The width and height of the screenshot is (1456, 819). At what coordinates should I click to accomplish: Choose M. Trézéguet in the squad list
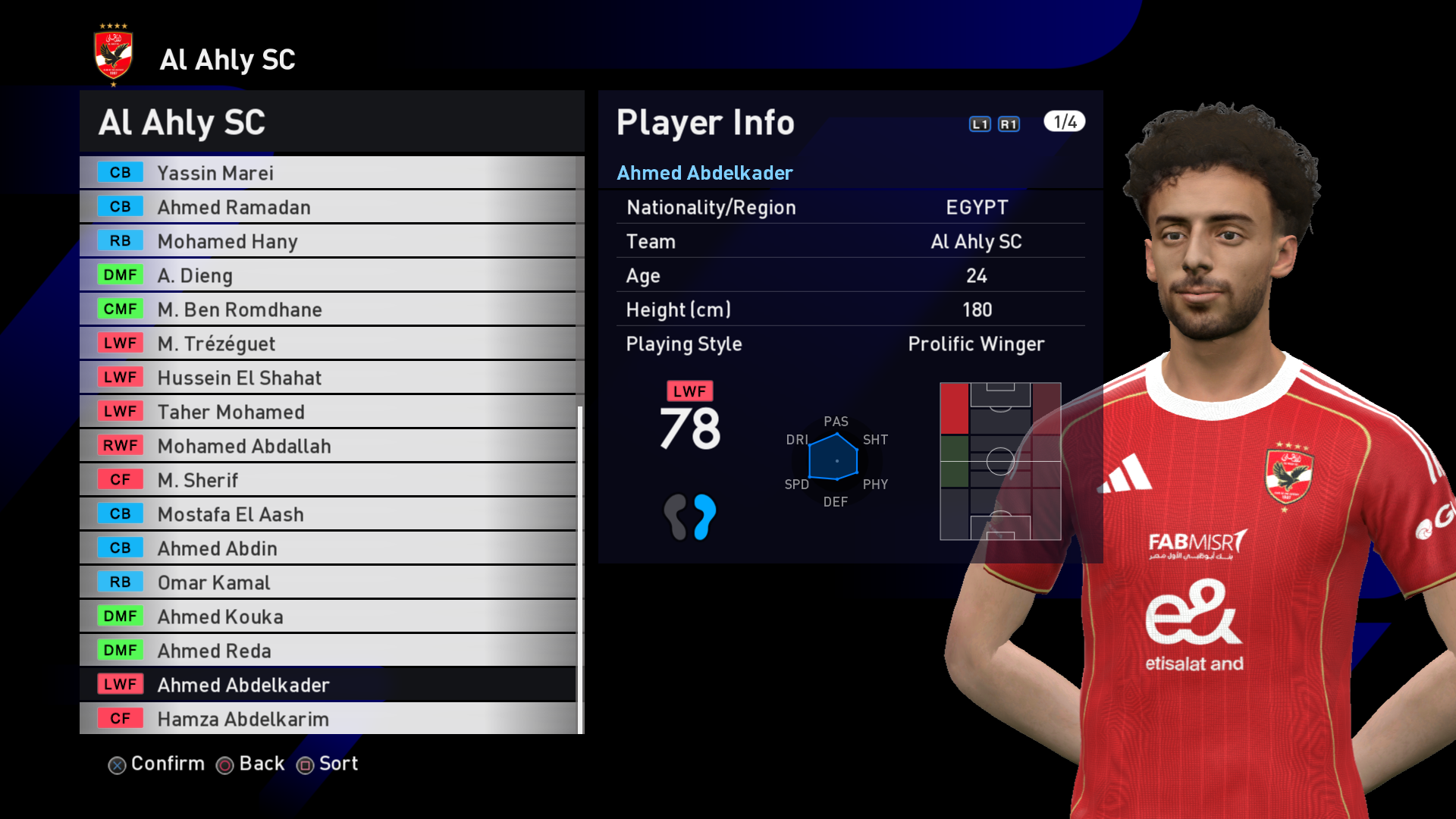(x=328, y=344)
